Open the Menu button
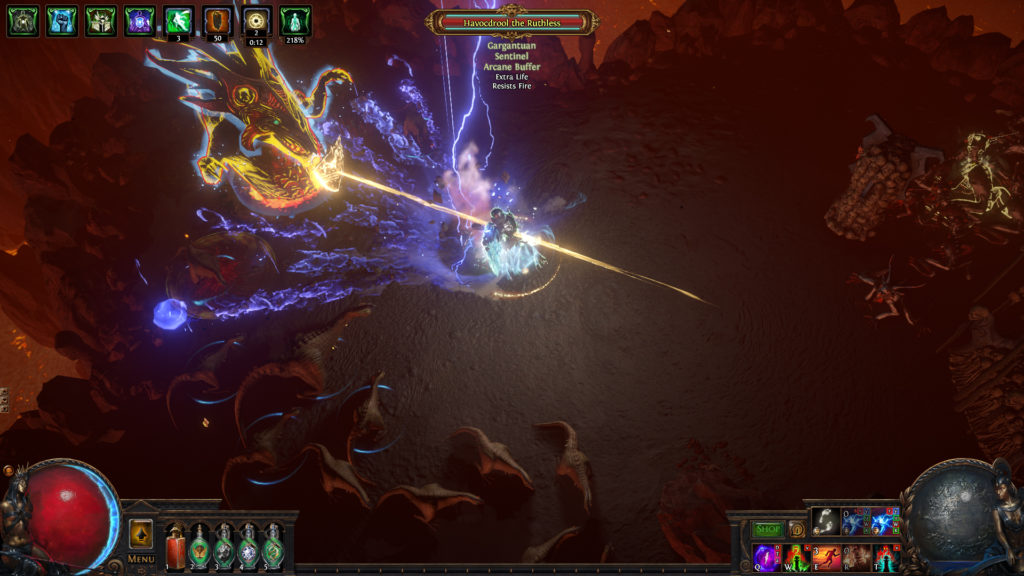 pyautogui.click(x=141, y=559)
